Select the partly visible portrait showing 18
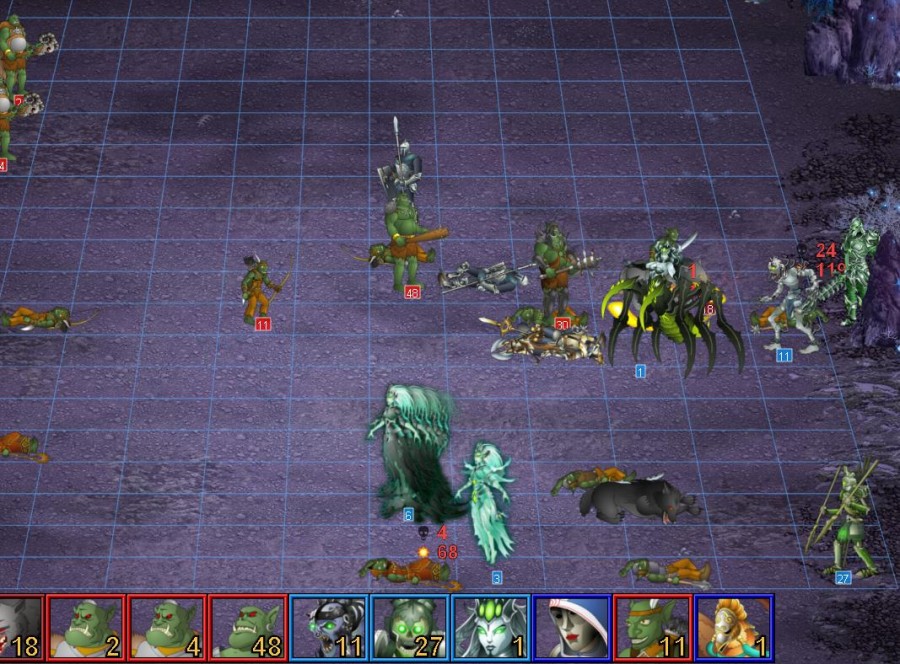900x664 pixels. click(x=20, y=629)
